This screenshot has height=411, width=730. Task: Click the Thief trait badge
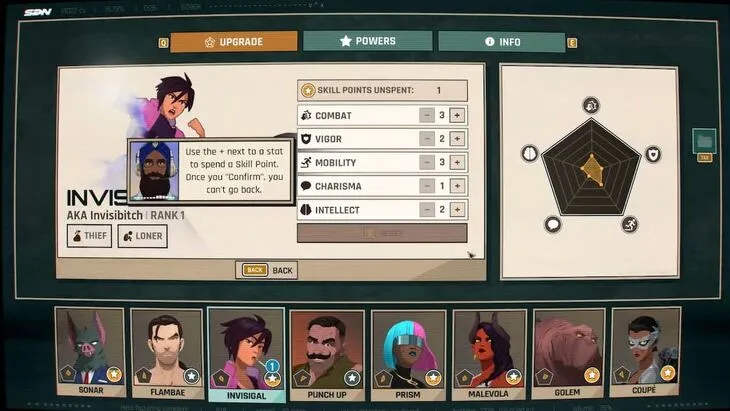click(x=89, y=236)
